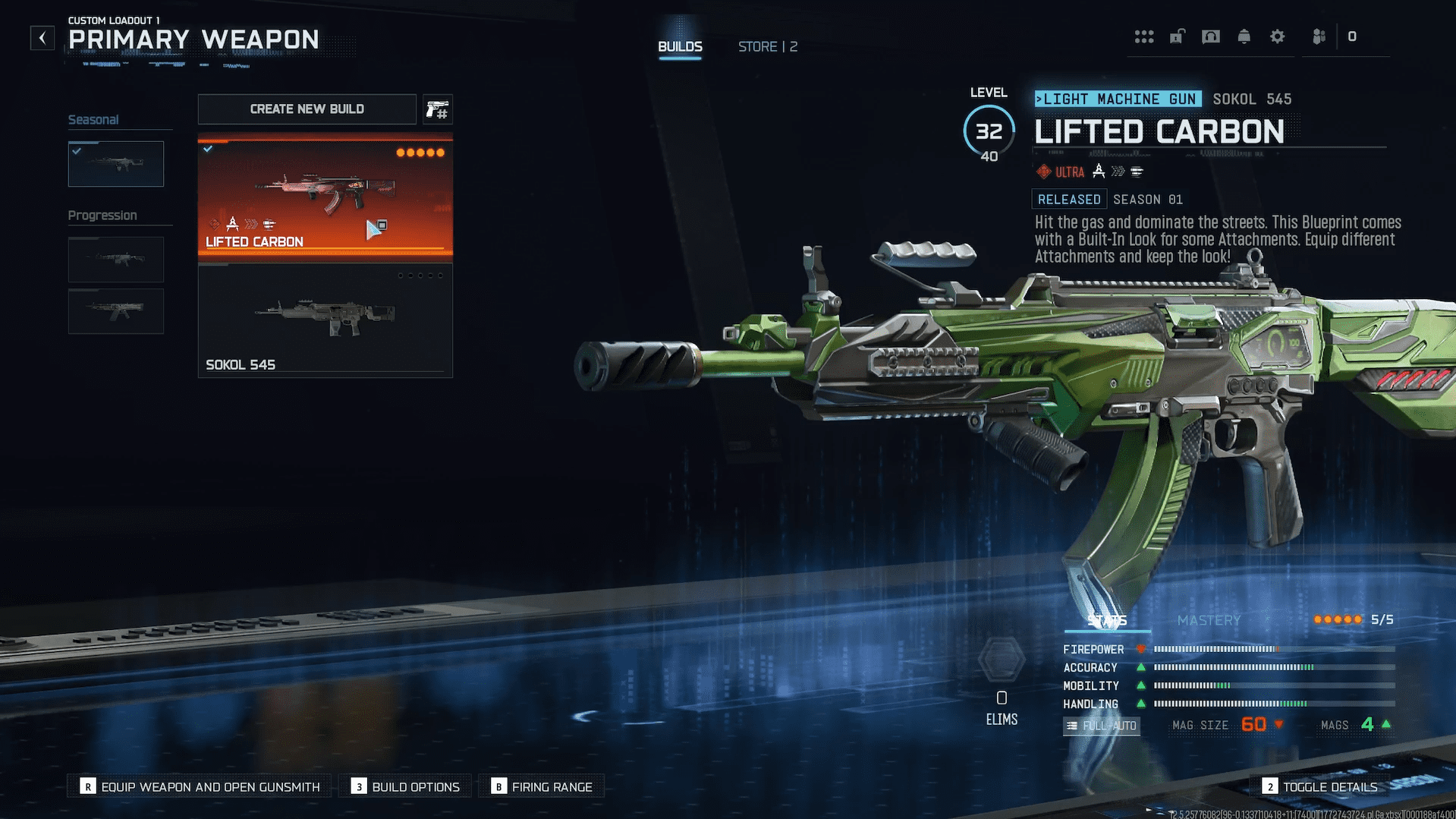Go back with the top-left arrow button
This screenshot has width=1456, height=819.
pyautogui.click(x=42, y=38)
